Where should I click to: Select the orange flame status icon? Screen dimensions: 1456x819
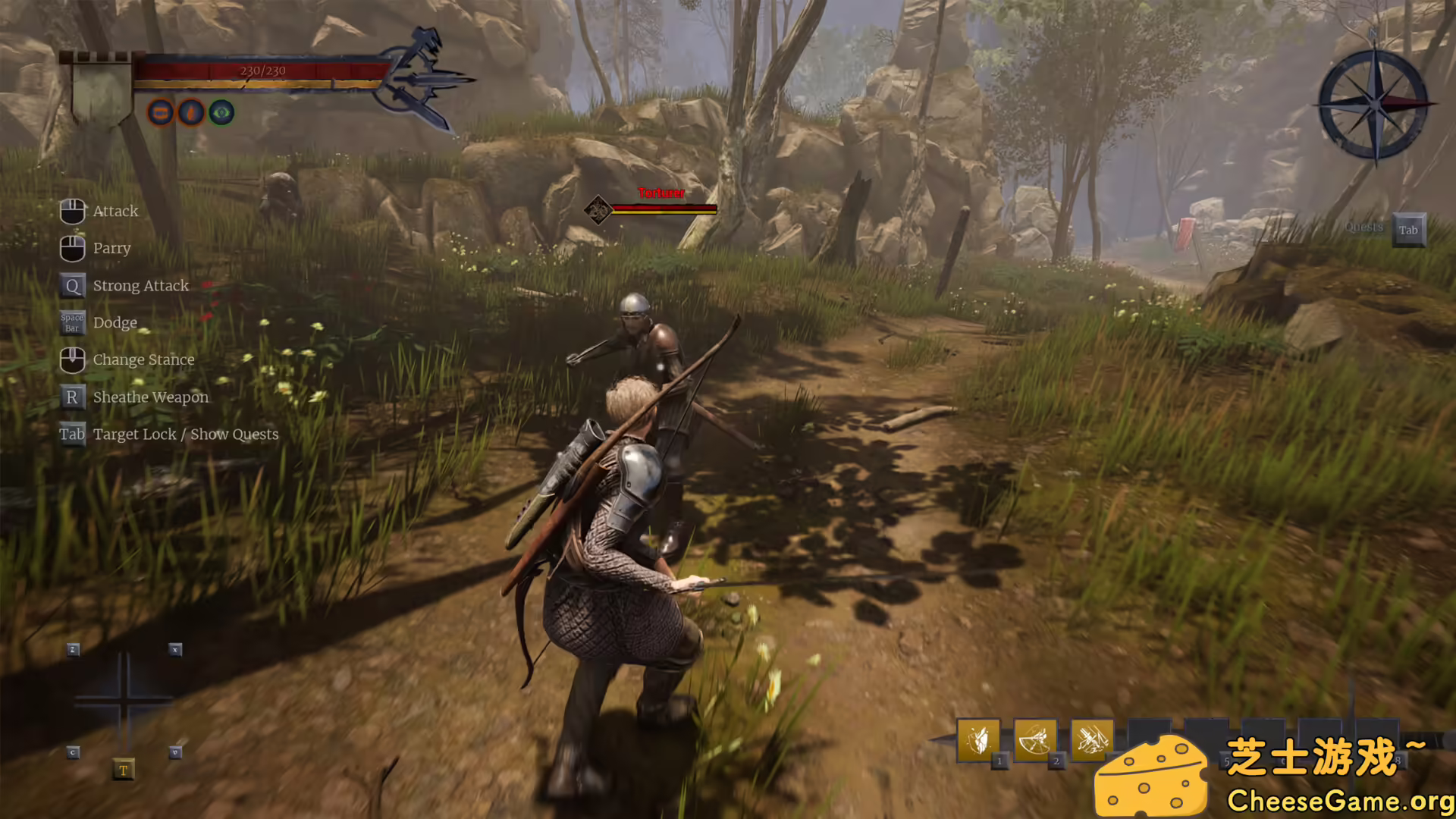(191, 113)
